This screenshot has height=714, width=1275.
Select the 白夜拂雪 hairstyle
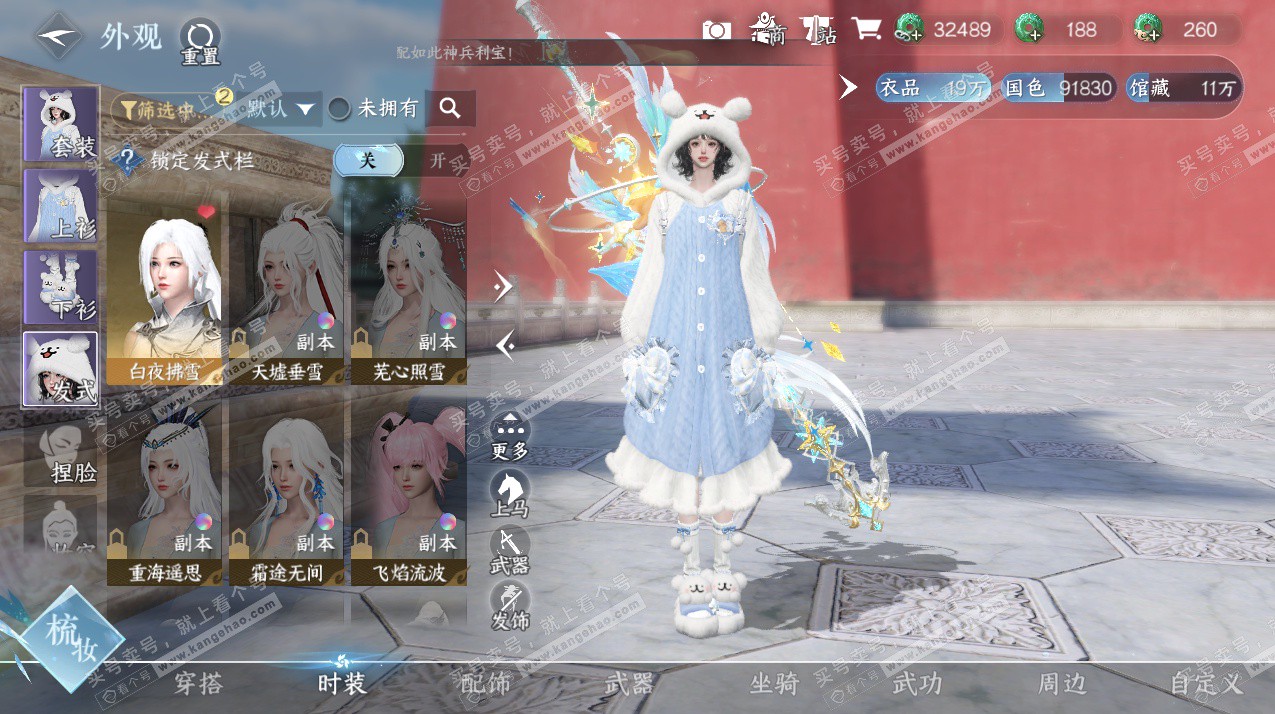coord(165,290)
